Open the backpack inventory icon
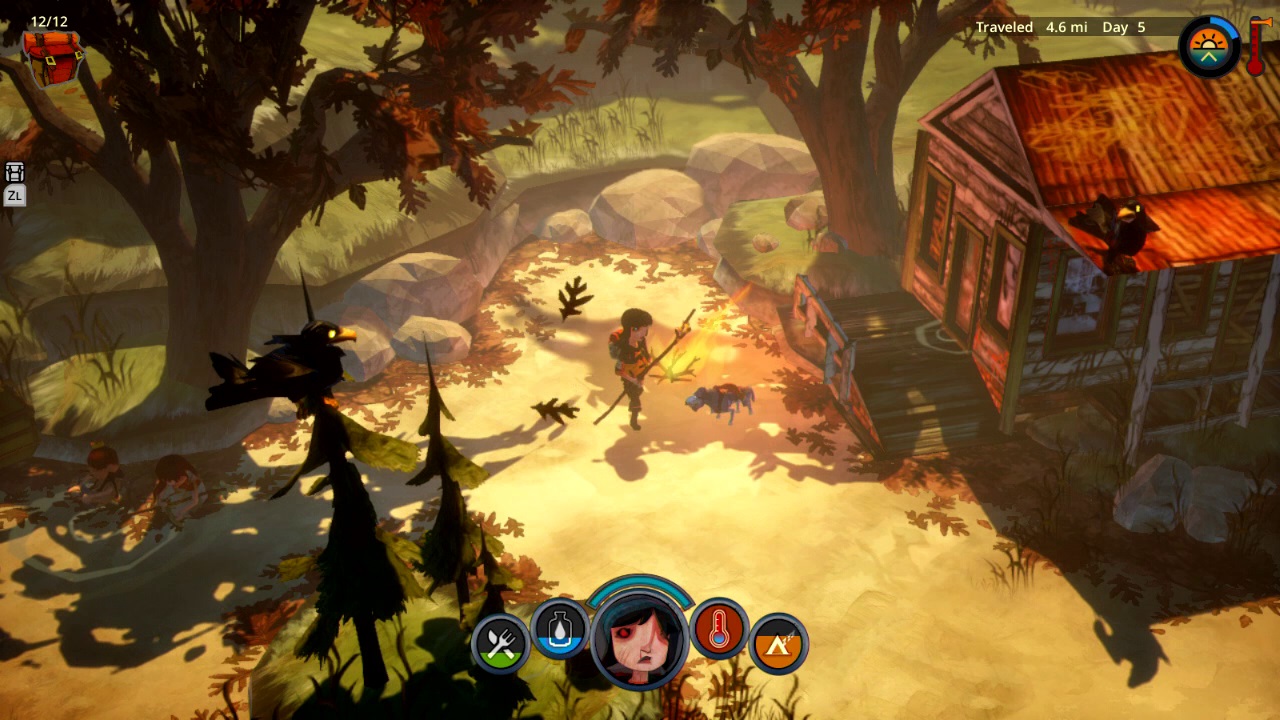Image resolution: width=1280 pixels, height=720 pixels. (x=55, y=60)
